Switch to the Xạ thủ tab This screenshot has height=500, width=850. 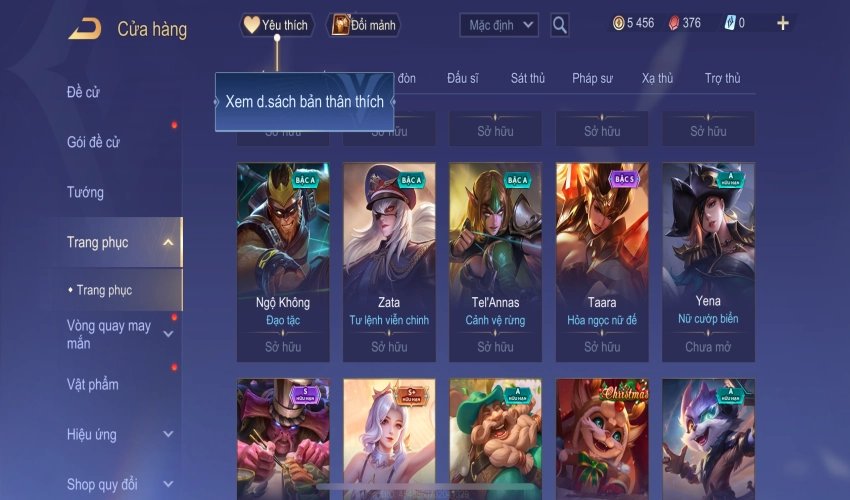pos(657,78)
